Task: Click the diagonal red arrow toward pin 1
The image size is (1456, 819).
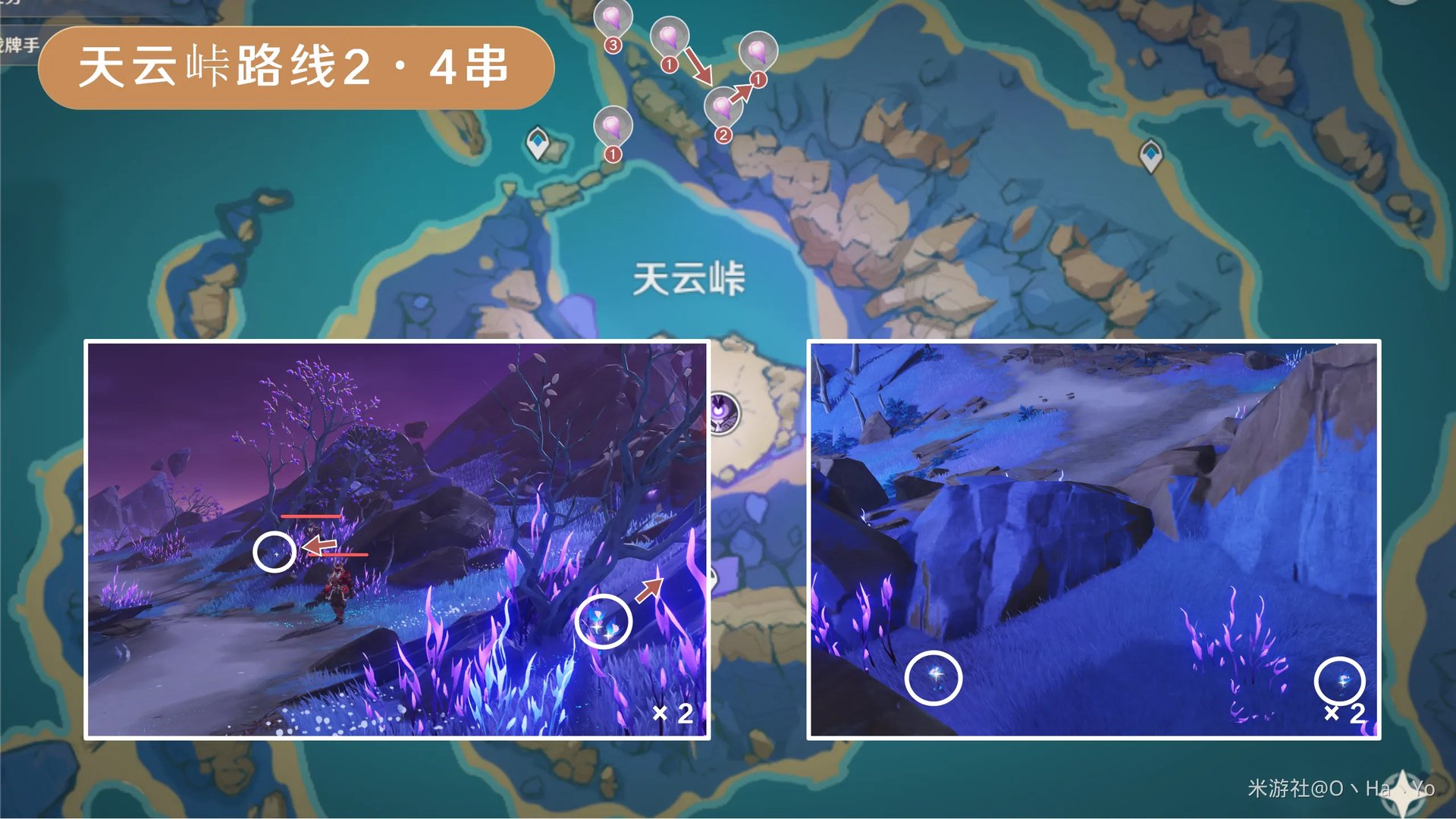Action: (x=742, y=93)
